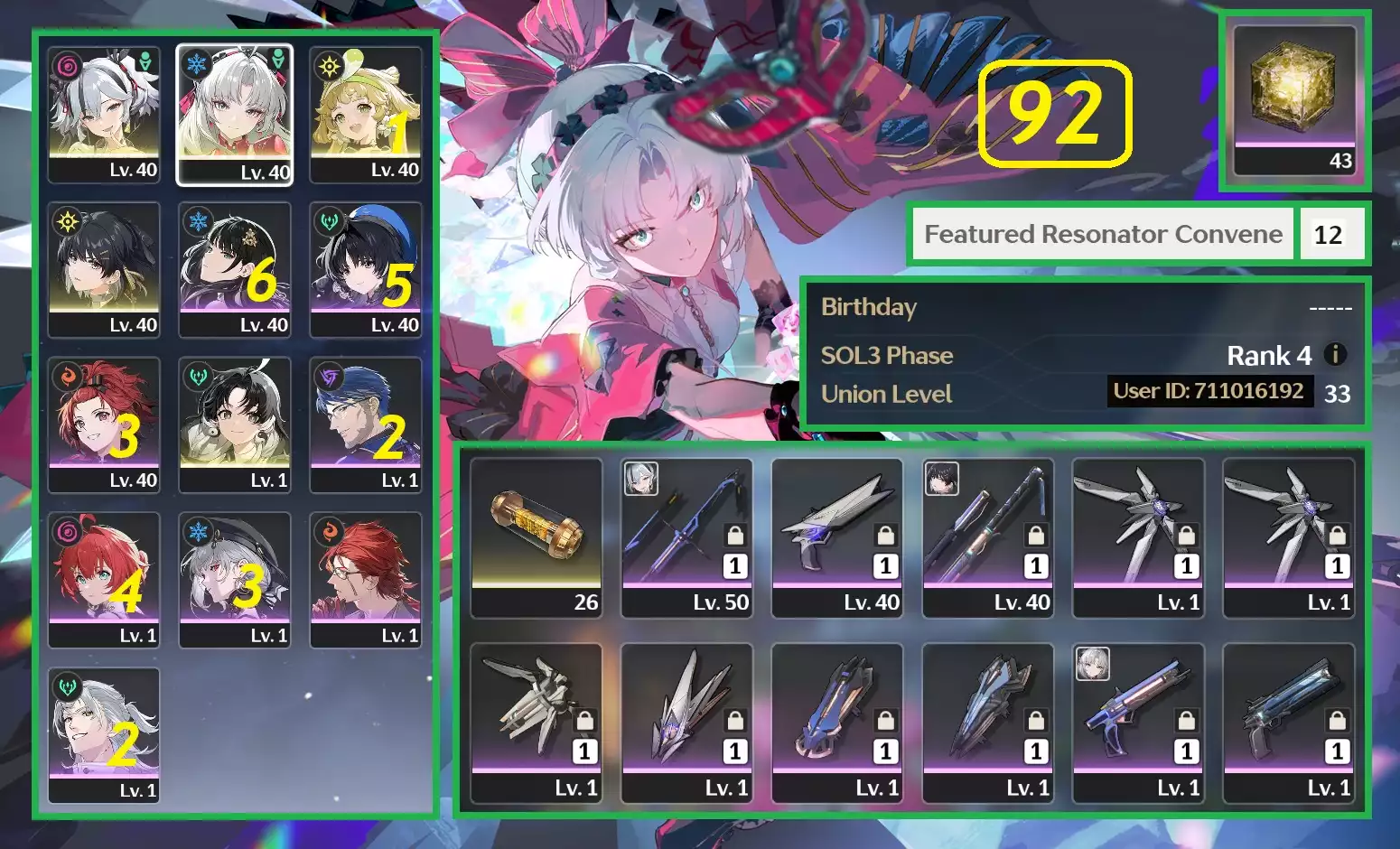Pick the red-haired Fusion resonator wearing glasses
1400x849 pixels.
pyautogui.click(x=365, y=581)
